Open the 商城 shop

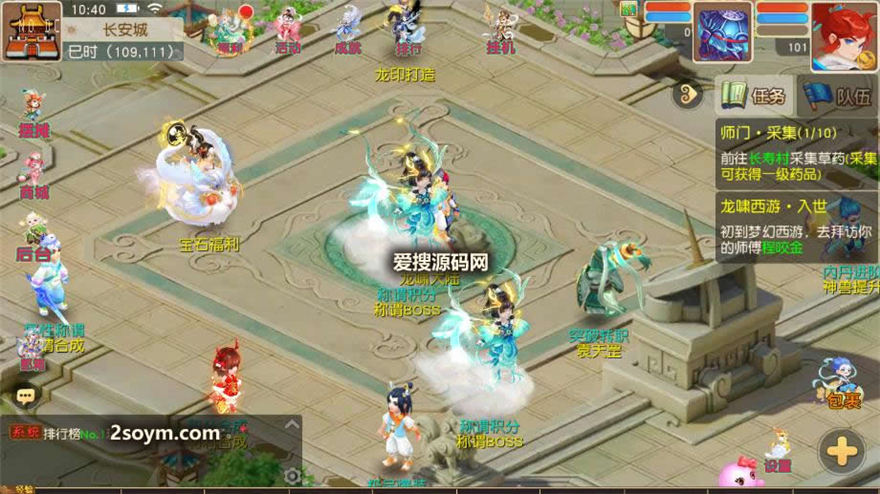click(x=34, y=174)
